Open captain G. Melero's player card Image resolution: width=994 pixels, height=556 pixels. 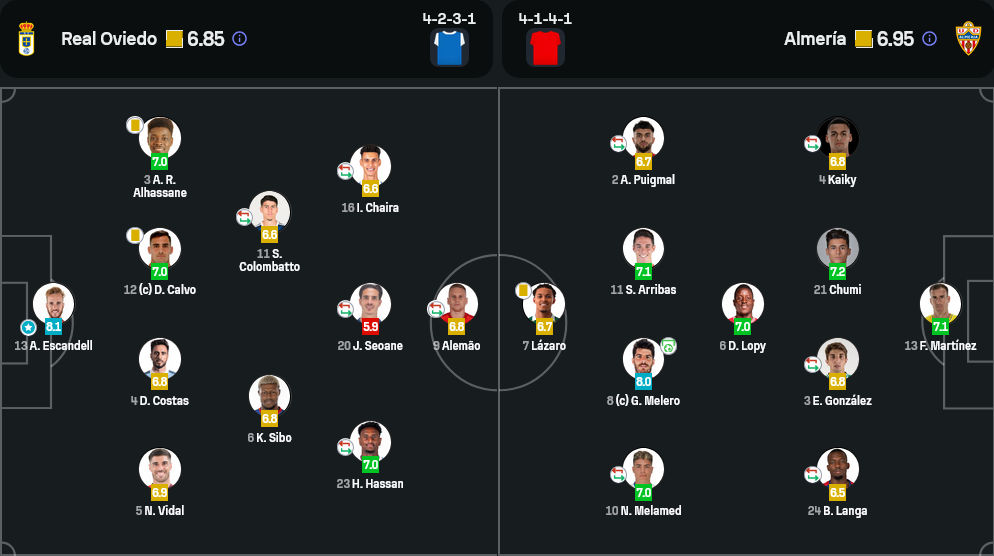643,360
